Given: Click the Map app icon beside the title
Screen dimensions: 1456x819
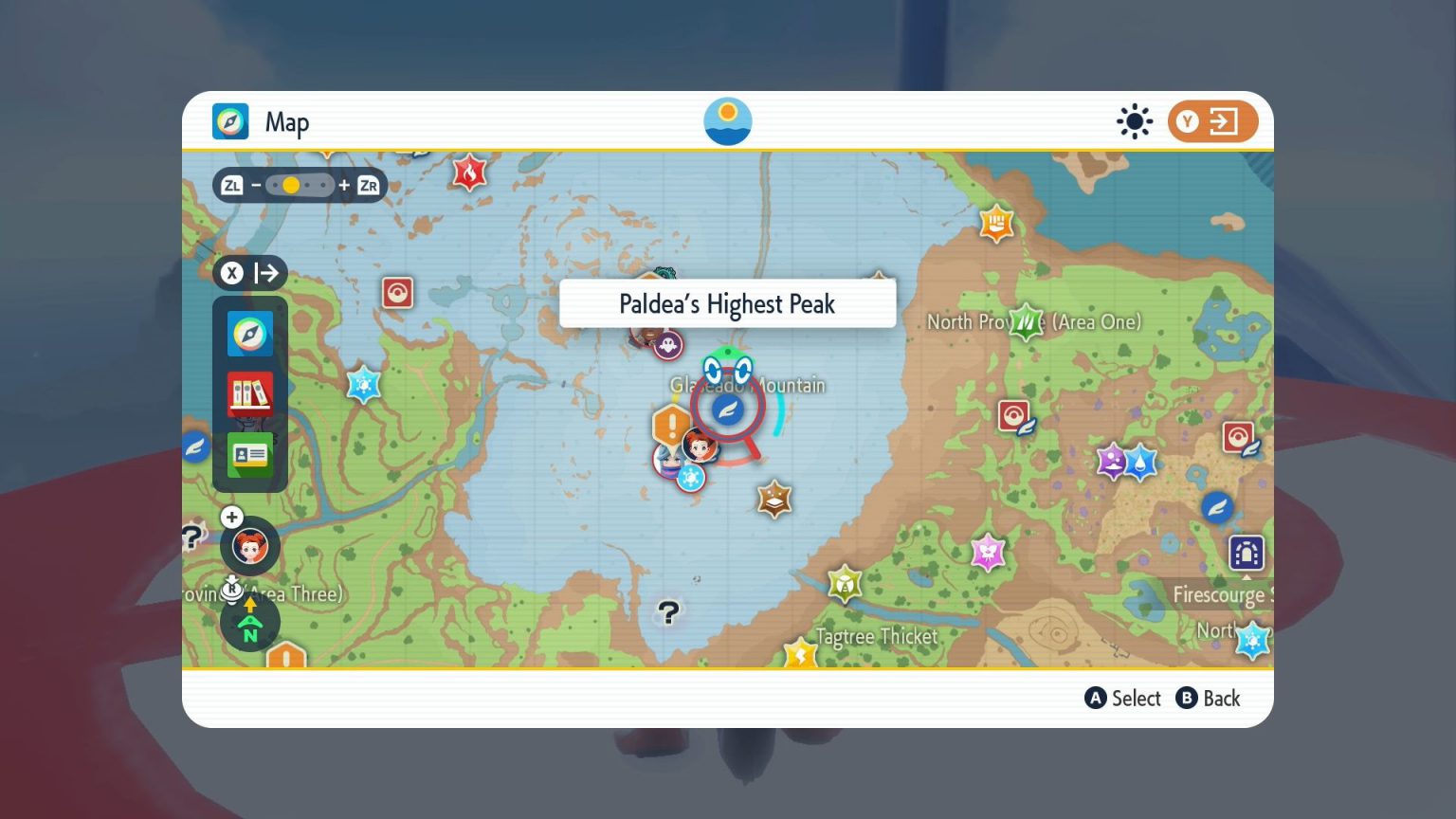Looking at the screenshot, I should coord(230,121).
